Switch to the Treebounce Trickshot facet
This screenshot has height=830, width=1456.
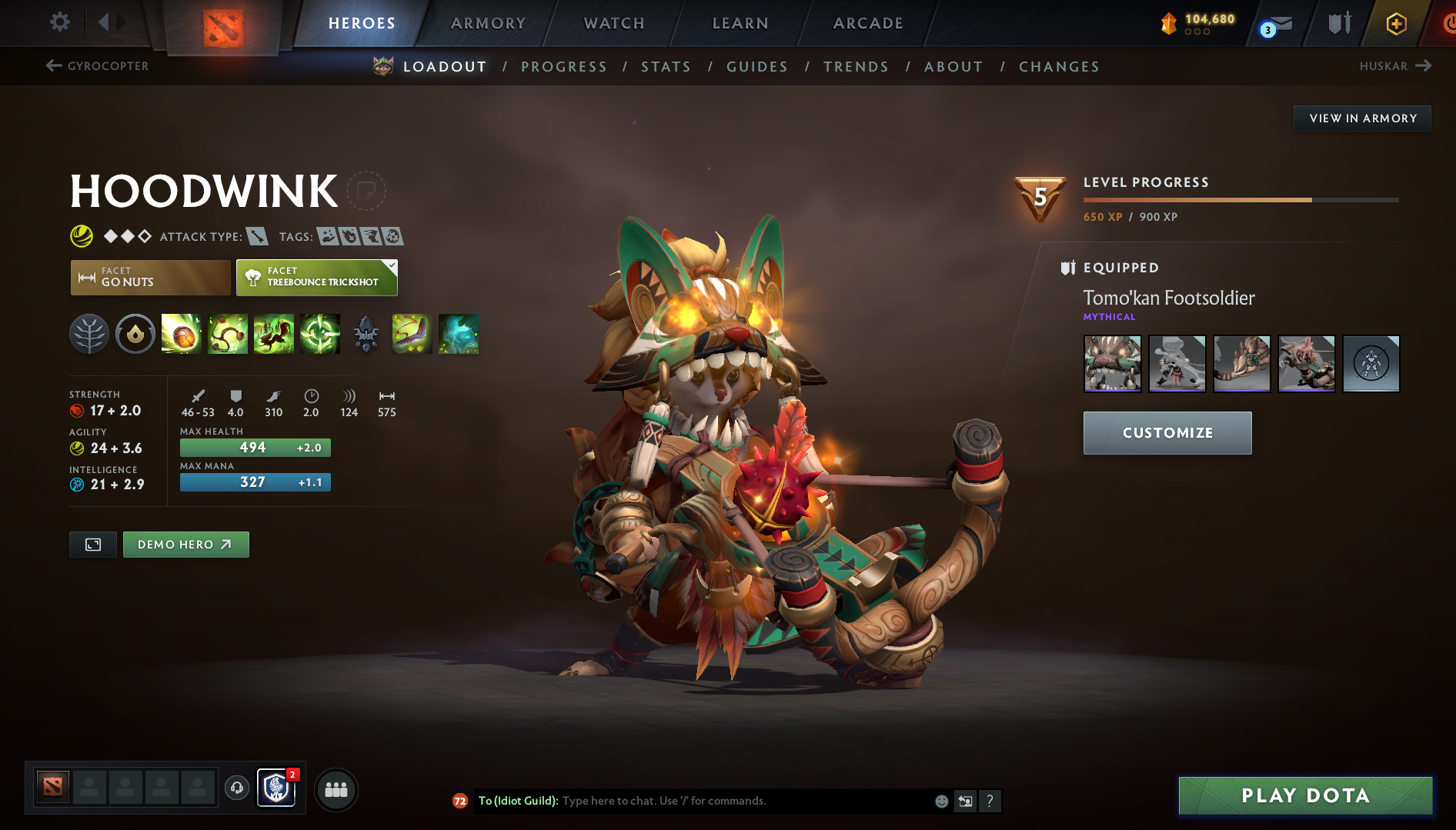coord(316,278)
